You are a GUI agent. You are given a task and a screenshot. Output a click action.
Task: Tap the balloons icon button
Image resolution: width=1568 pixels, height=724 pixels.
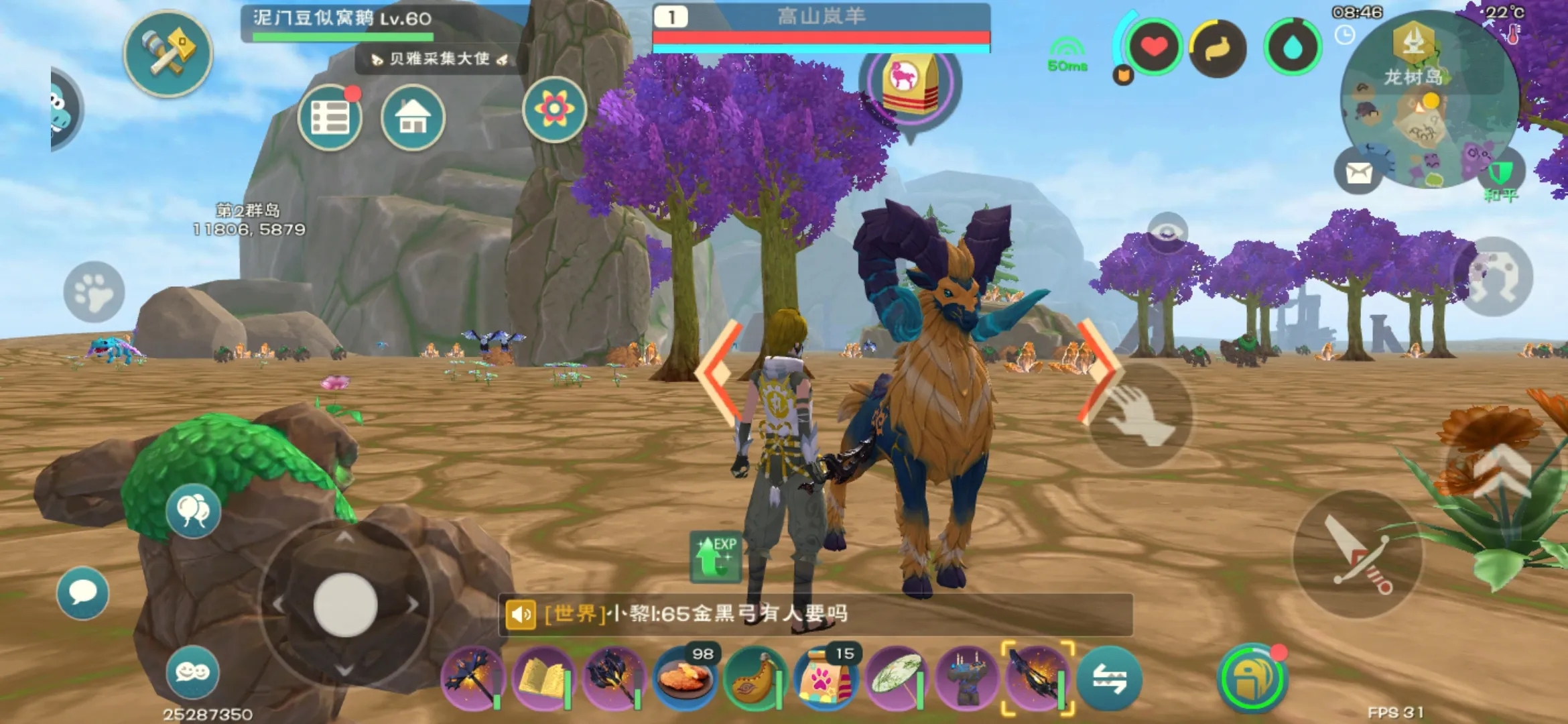click(x=193, y=511)
